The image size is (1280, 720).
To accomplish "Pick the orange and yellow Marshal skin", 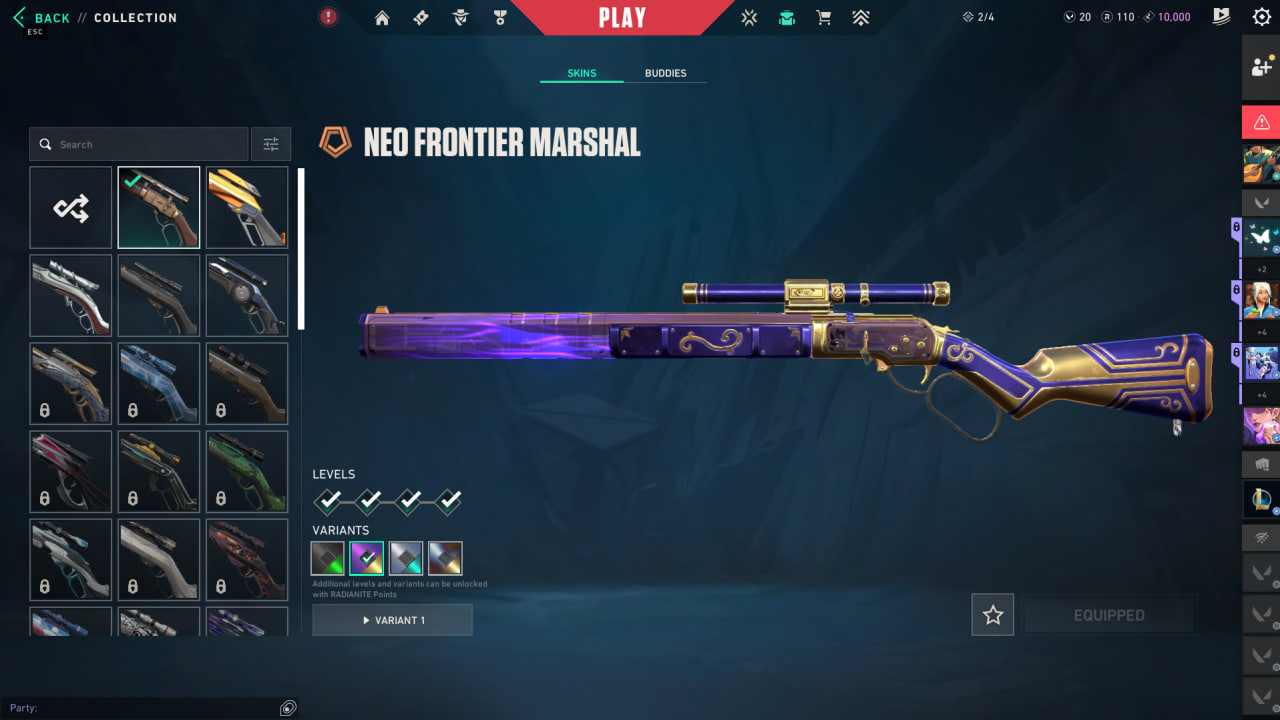I will (247, 208).
